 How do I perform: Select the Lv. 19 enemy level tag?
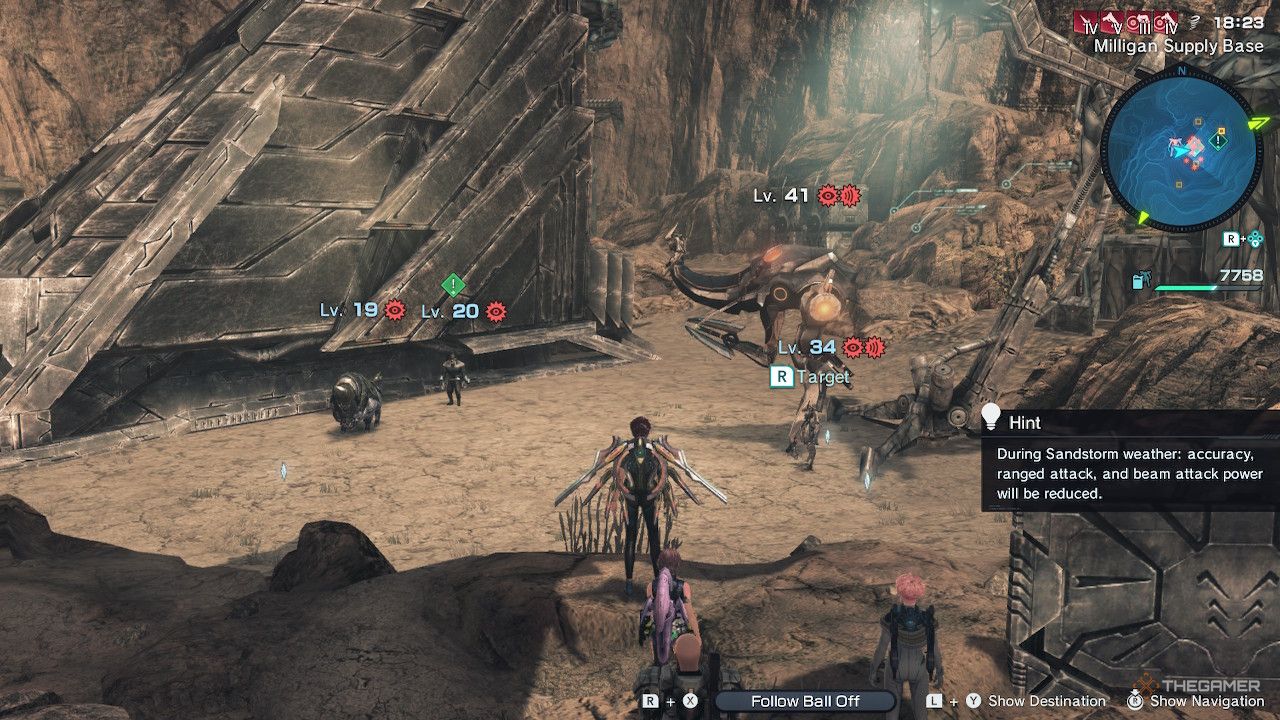(348, 310)
